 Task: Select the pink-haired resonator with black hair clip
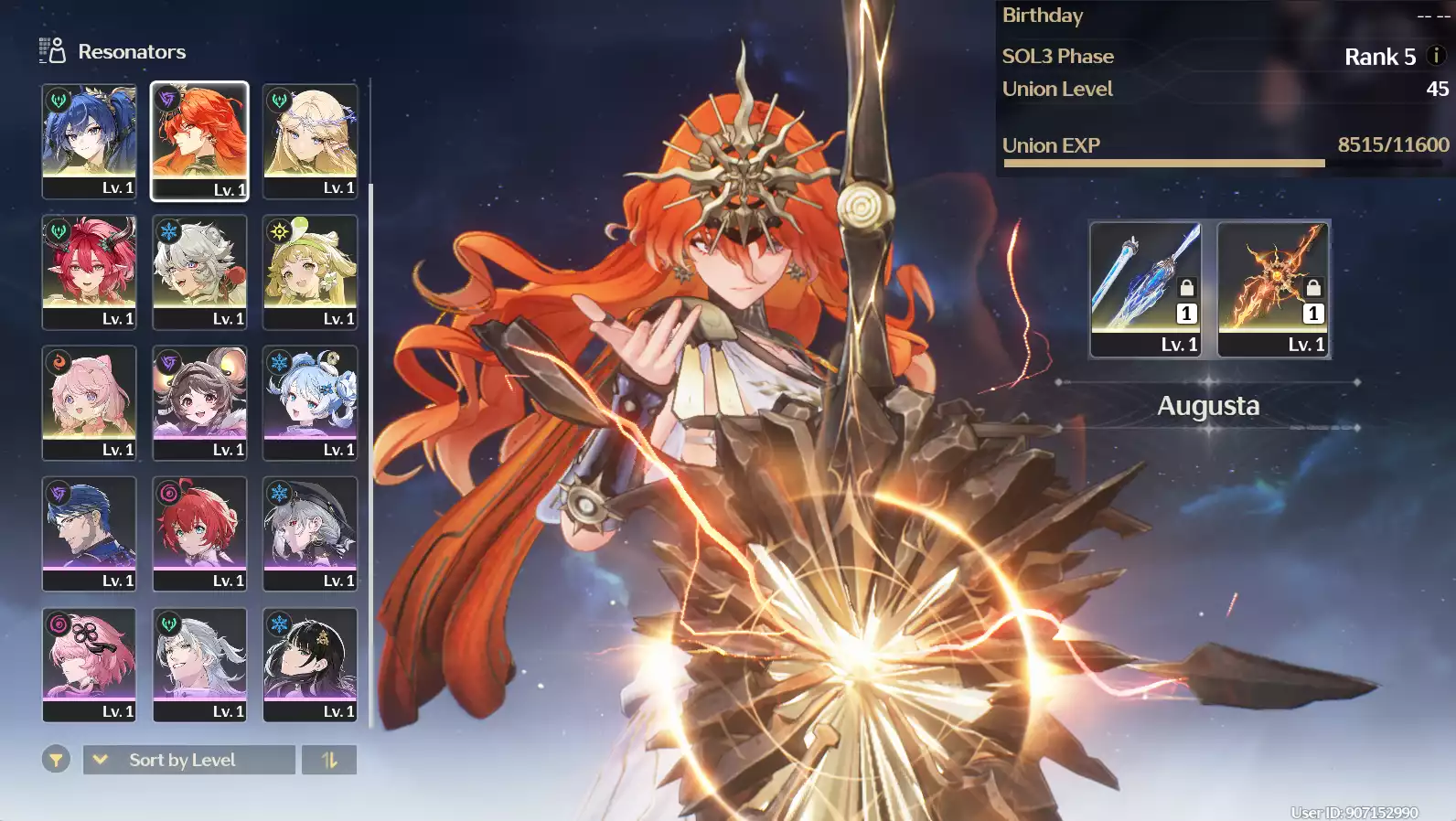[89, 665]
